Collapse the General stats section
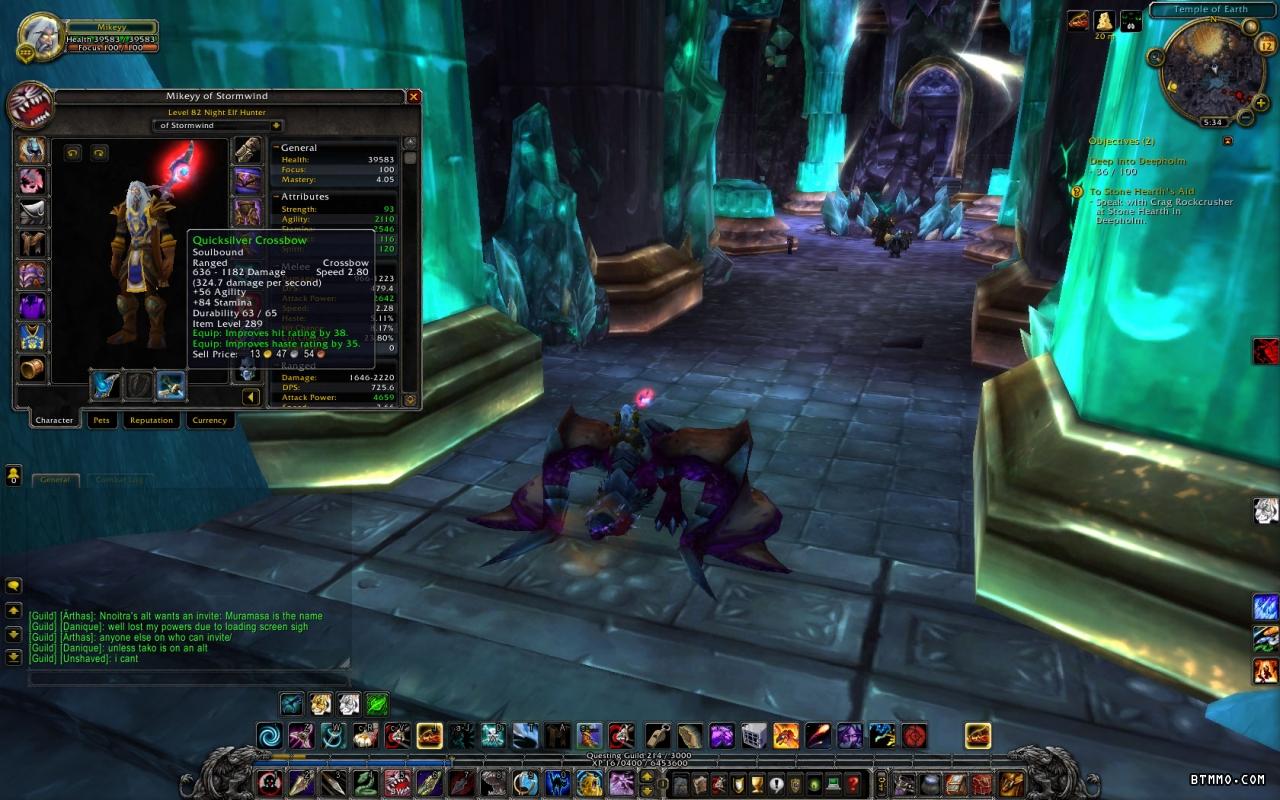The image size is (1280, 800). (x=276, y=148)
